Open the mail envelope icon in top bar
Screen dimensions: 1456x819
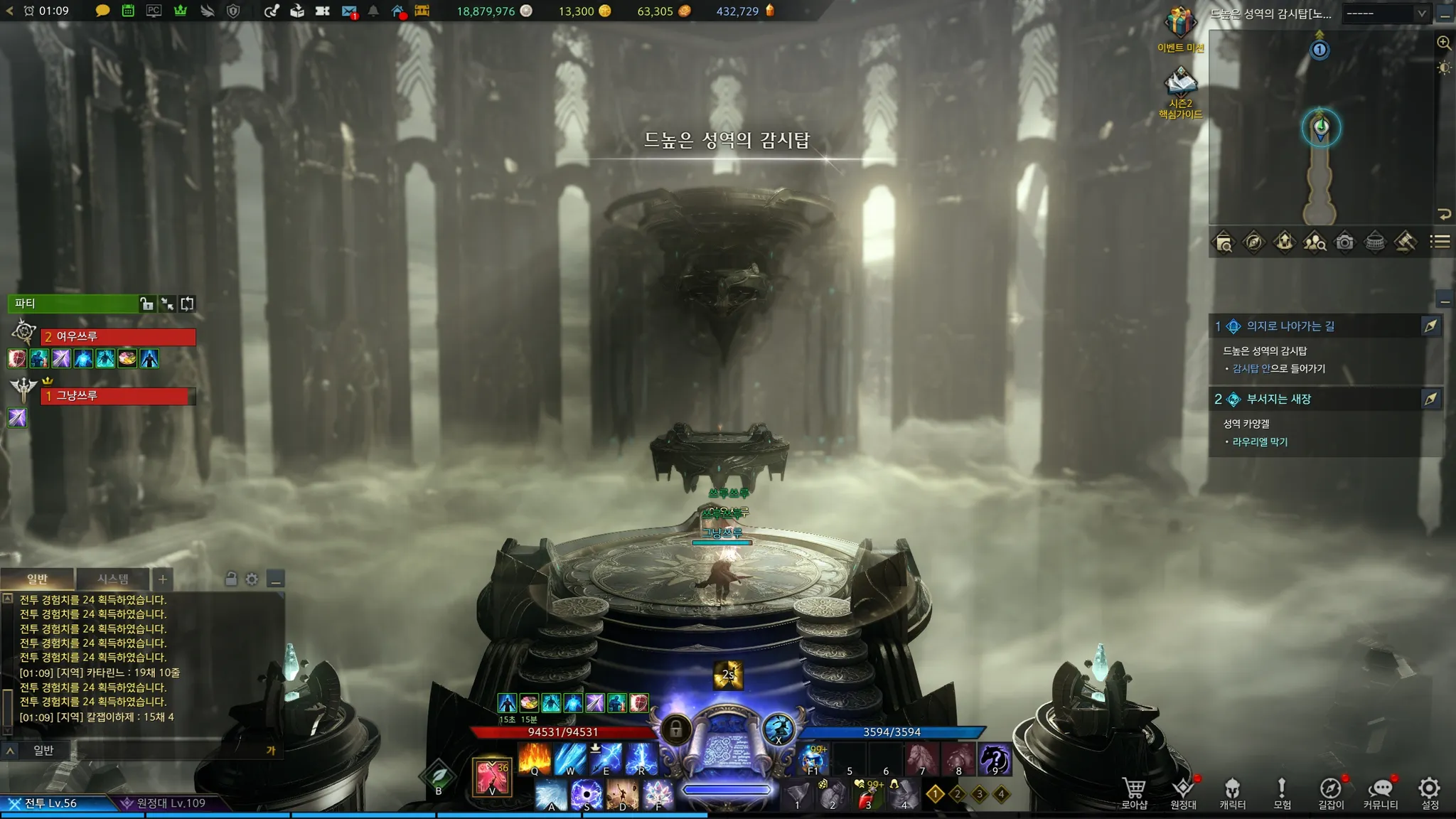coord(348,11)
